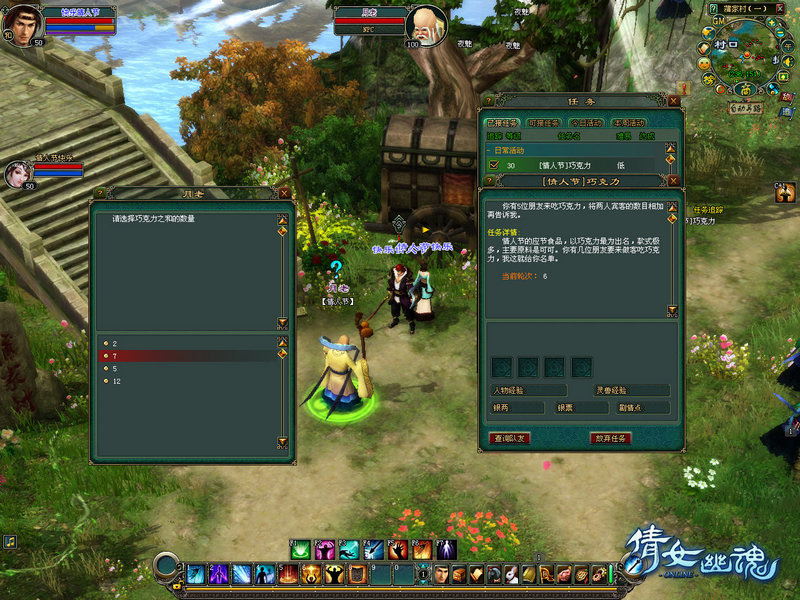Pick answer 5 in the dialogue list
The image size is (800, 600).
(x=115, y=369)
